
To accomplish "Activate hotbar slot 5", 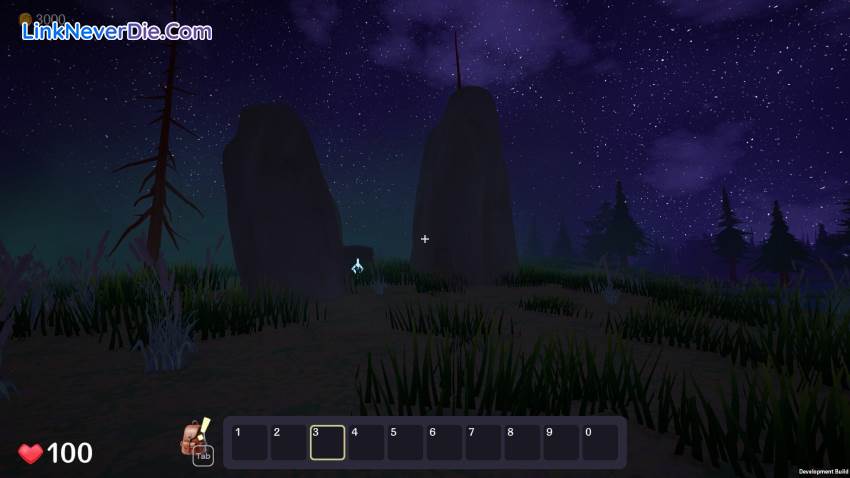I will click(x=405, y=442).
